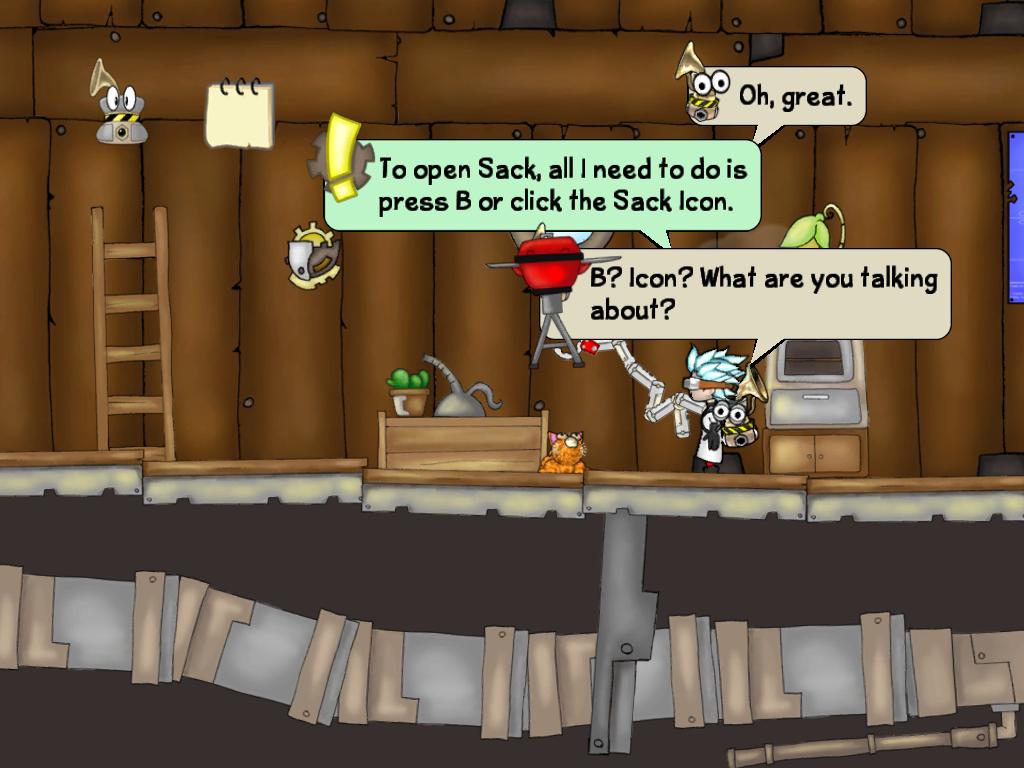This screenshot has height=768, width=1024.
Task: Open the spiral notepad
Action: pyautogui.click(x=239, y=115)
